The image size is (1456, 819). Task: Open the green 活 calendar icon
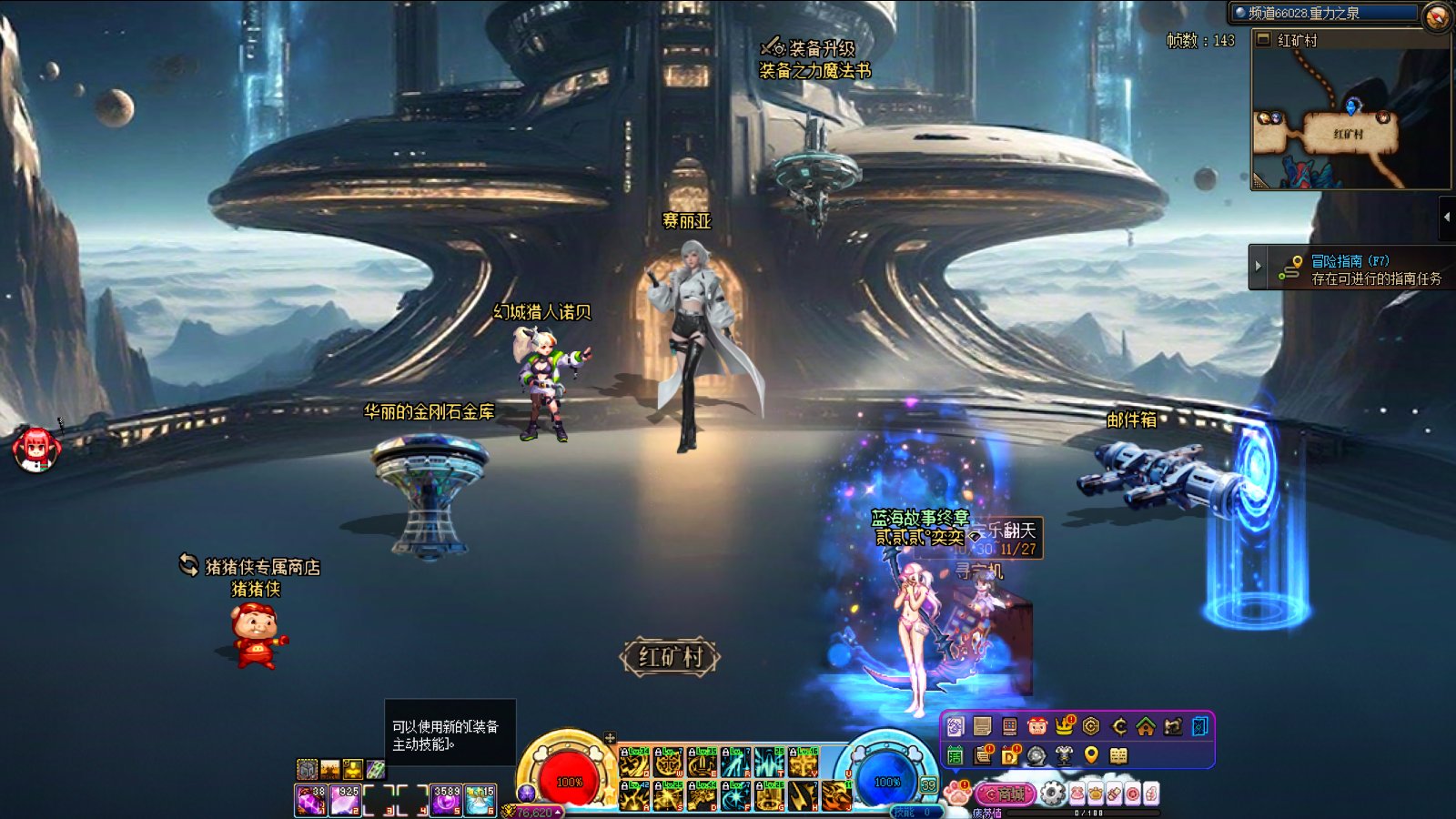pyautogui.click(x=955, y=754)
